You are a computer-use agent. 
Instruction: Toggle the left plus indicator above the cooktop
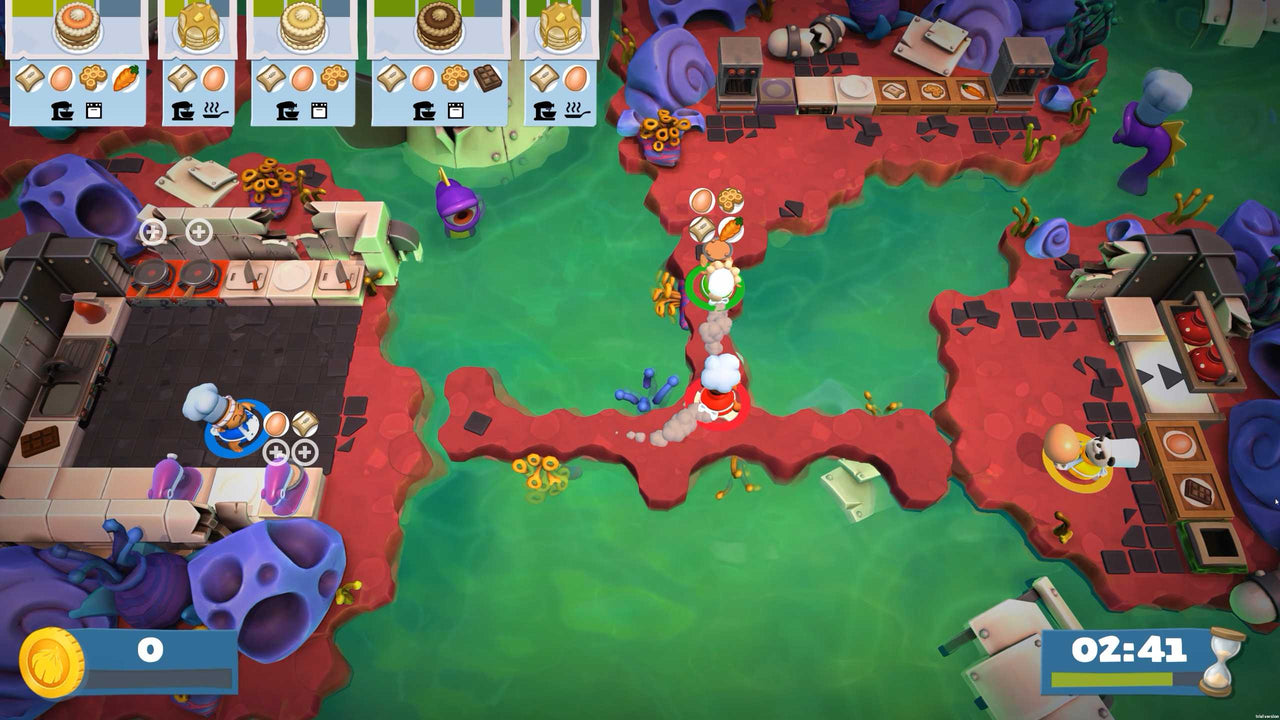coord(155,232)
